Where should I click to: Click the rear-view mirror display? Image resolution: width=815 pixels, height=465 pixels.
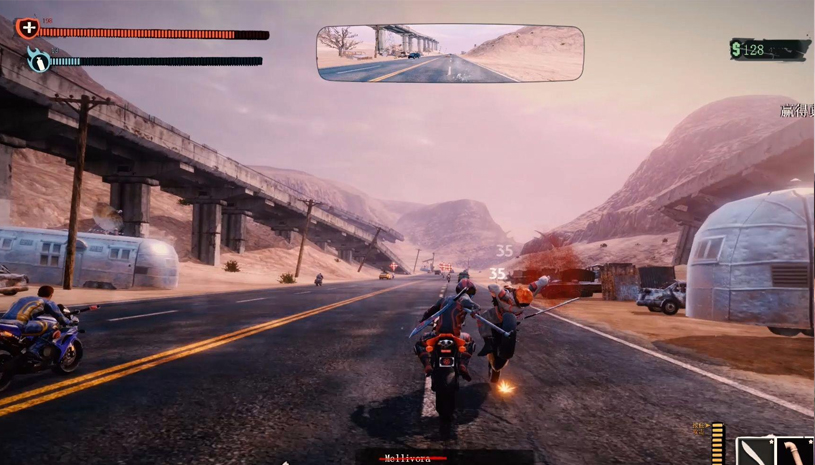[450, 53]
